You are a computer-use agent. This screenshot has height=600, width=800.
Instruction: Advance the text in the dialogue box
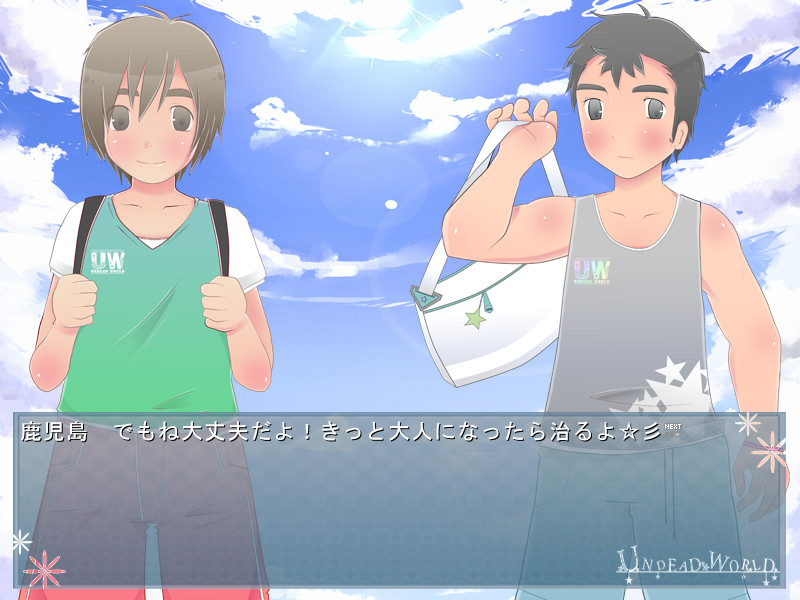pyautogui.click(x=398, y=500)
